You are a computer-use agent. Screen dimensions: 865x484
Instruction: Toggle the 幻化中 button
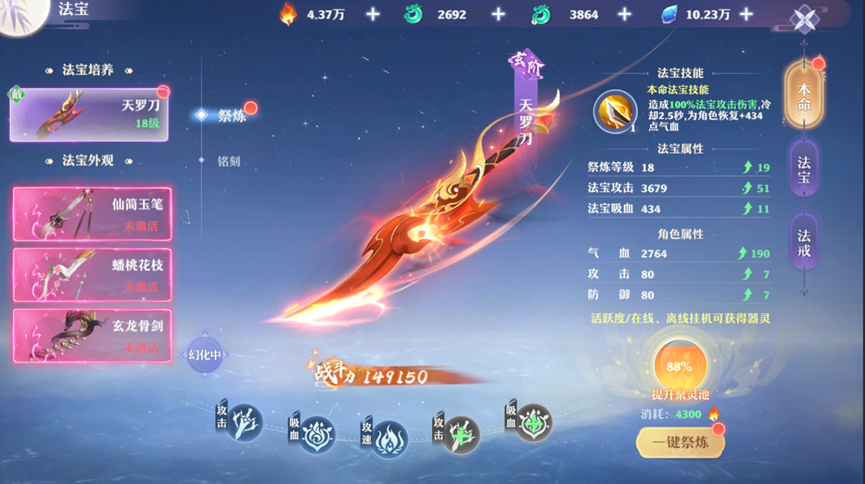tap(204, 355)
